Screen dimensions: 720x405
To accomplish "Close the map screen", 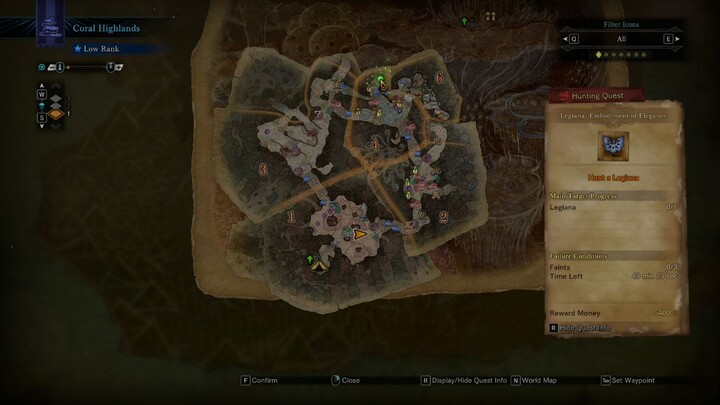I will pyautogui.click(x=345, y=380).
